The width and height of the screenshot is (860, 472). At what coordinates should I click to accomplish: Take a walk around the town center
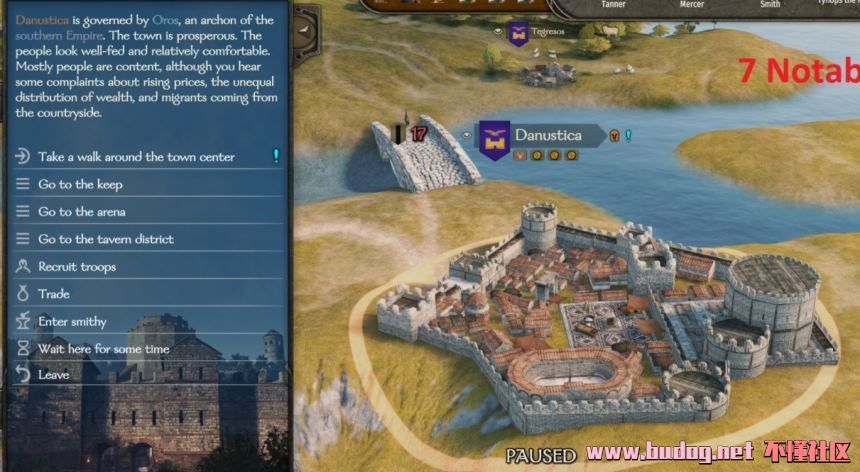point(136,157)
